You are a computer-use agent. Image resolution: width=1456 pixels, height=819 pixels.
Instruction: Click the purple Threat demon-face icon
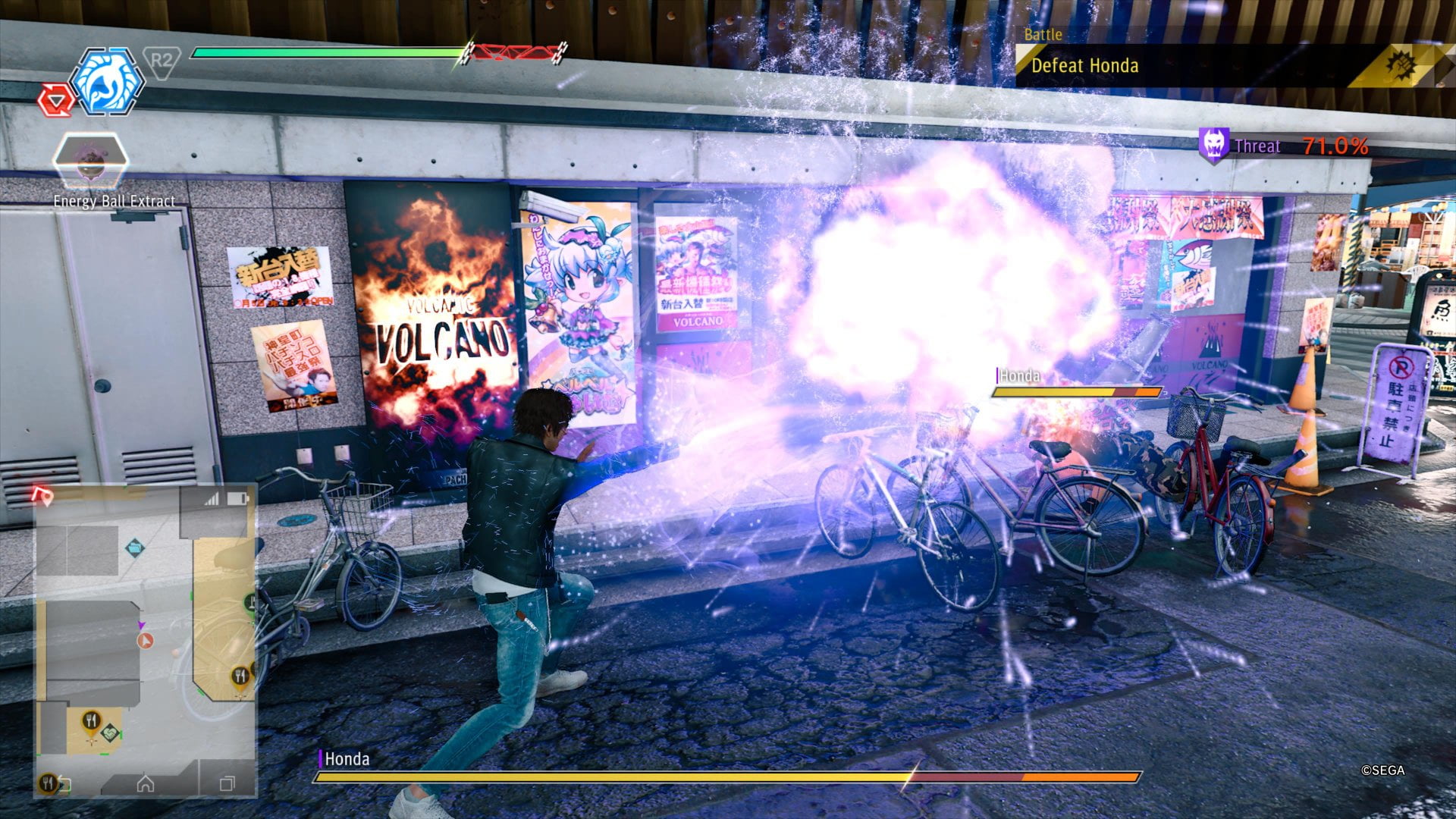[1213, 144]
